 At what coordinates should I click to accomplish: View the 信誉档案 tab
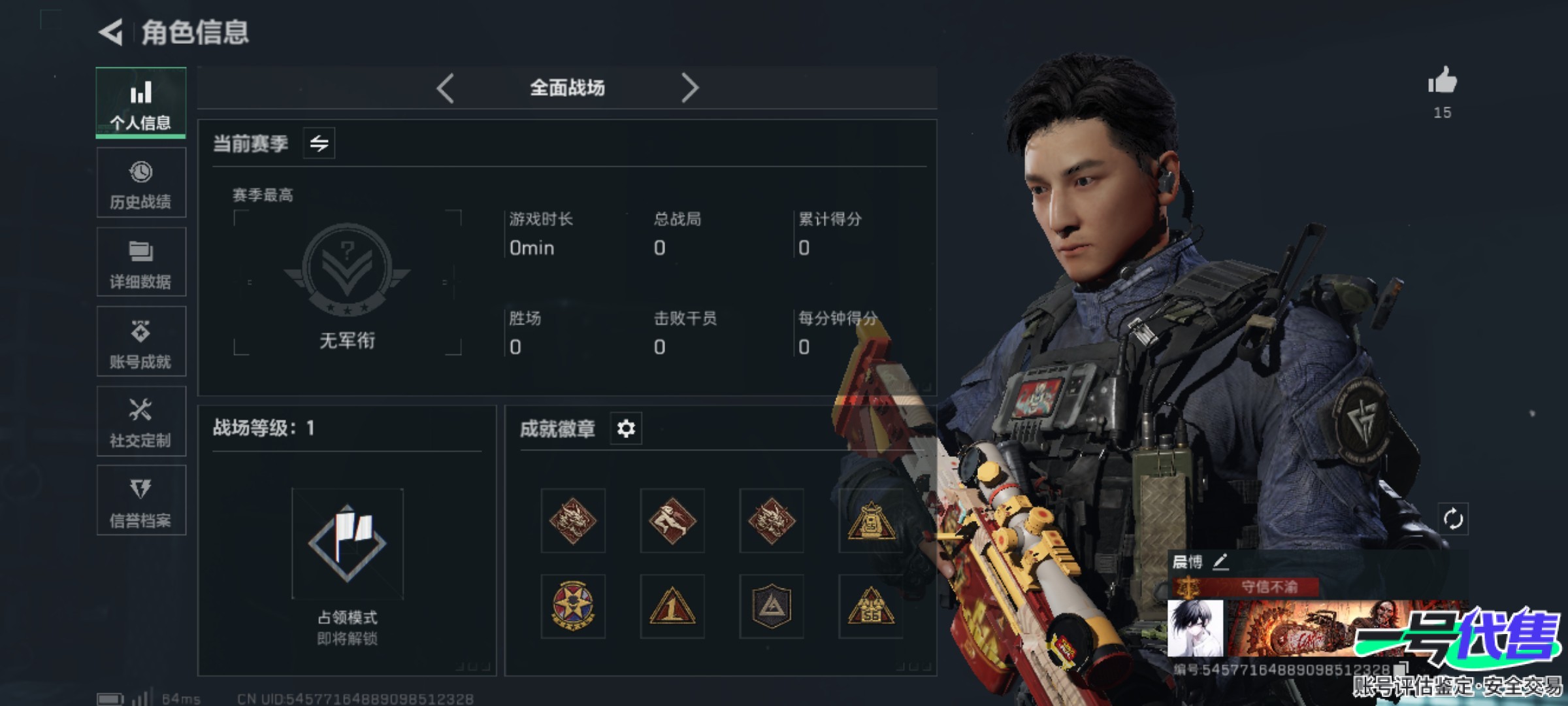[141, 501]
